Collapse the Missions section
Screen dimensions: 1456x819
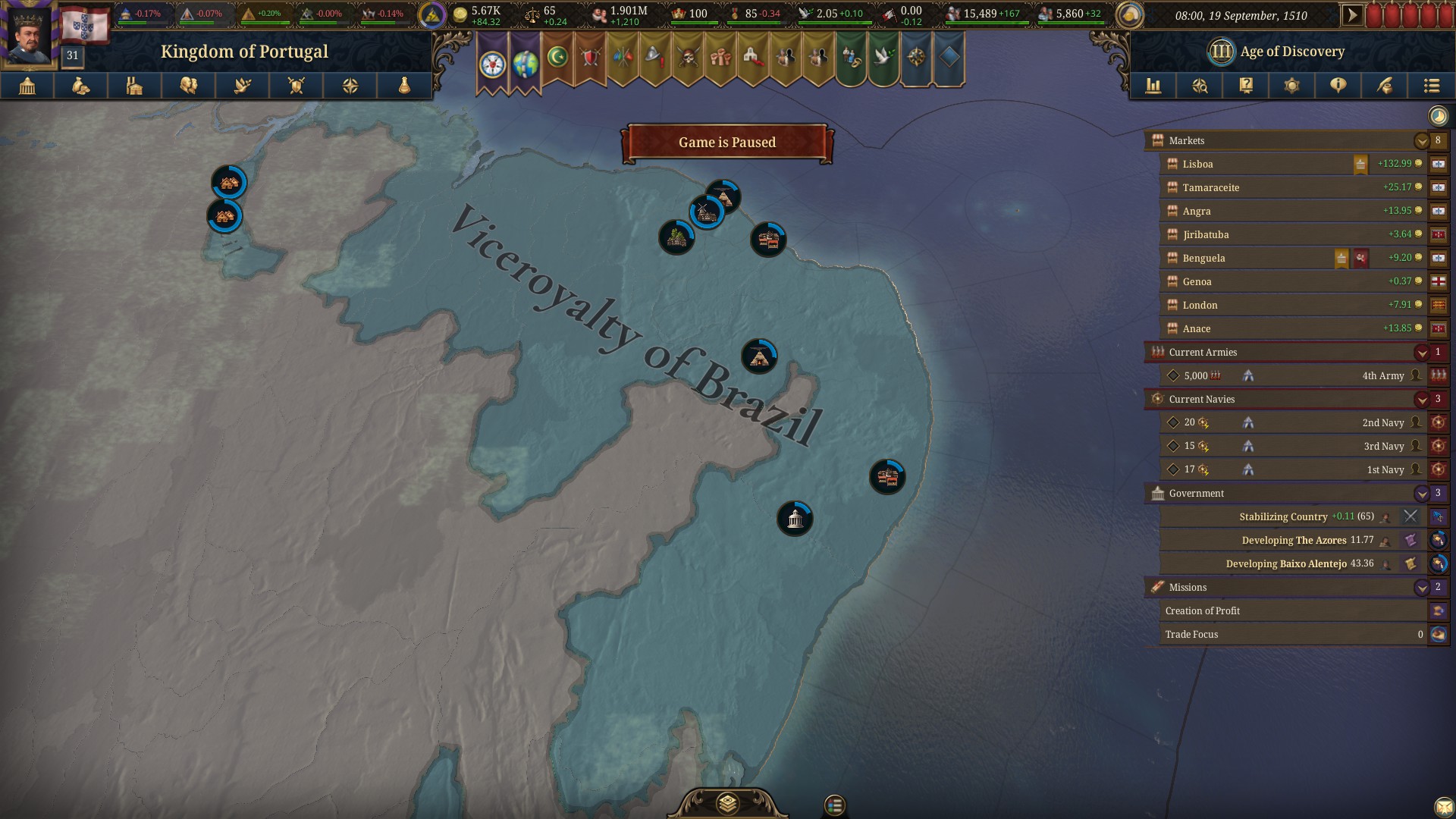pyautogui.click(x=1420, y=587)
